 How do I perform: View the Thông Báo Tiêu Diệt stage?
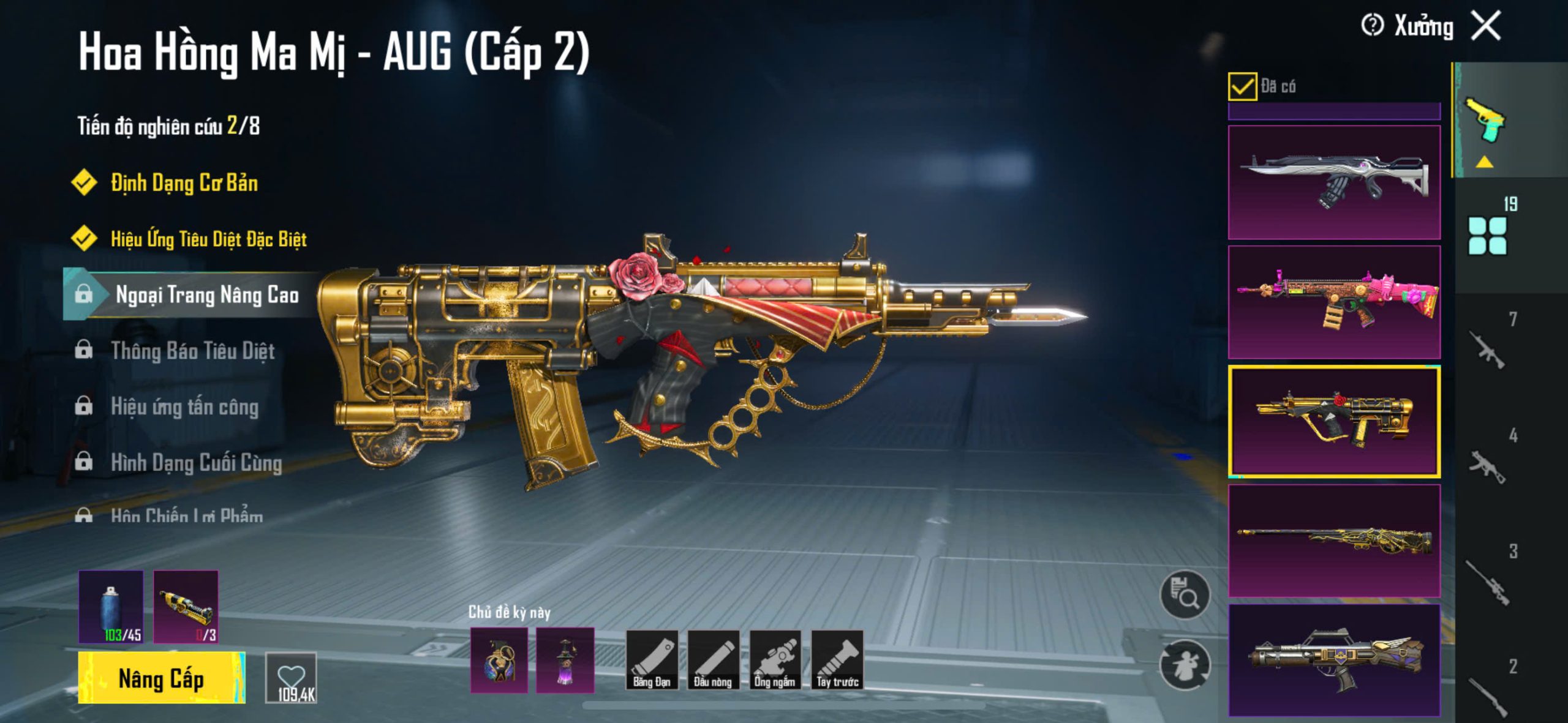[x=192, y=351]
